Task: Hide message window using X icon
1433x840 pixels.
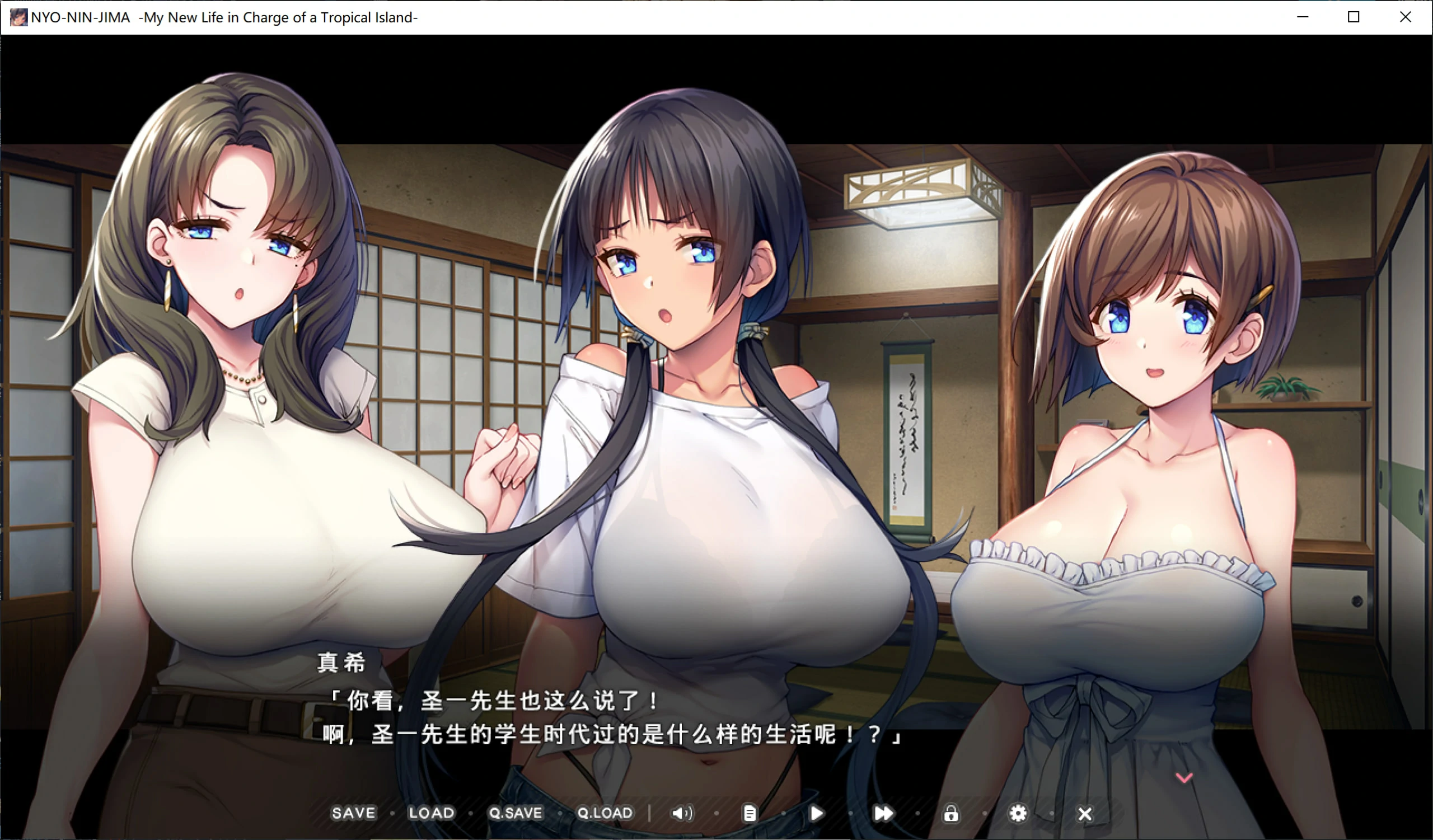Action: coord(1085,814)
